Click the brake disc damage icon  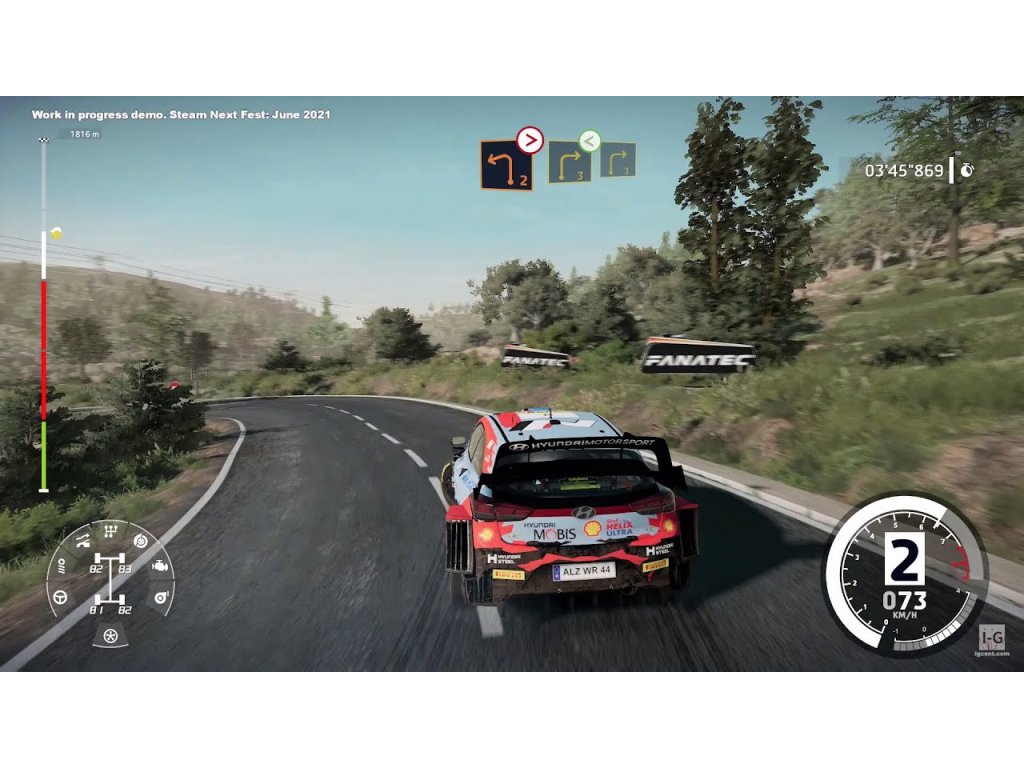pos(140,541)
